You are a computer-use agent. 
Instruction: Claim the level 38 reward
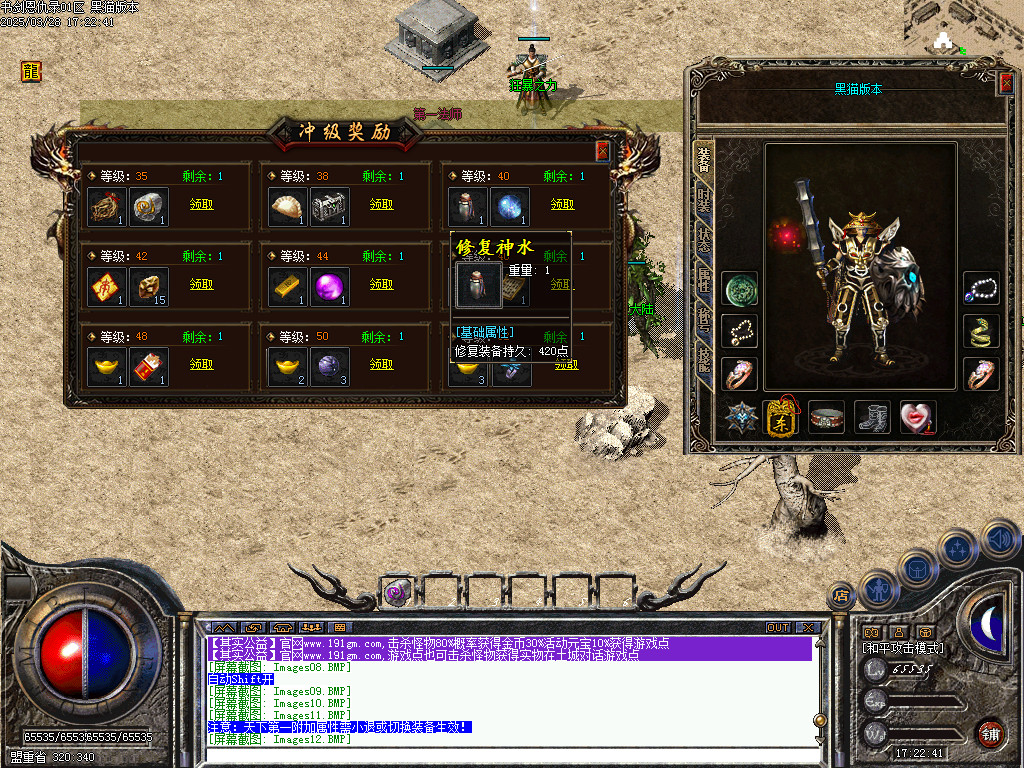pos(381,204)
